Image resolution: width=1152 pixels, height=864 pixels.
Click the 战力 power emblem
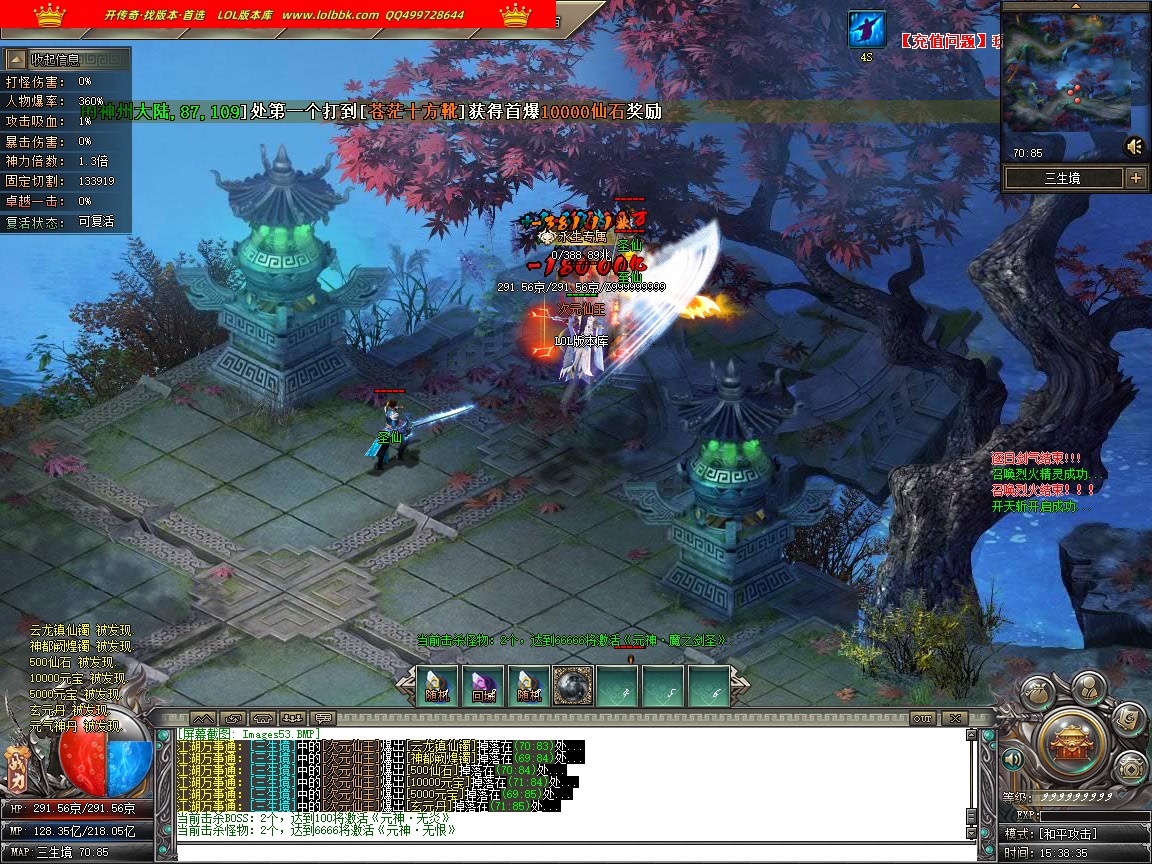click(x=17, y=768)
